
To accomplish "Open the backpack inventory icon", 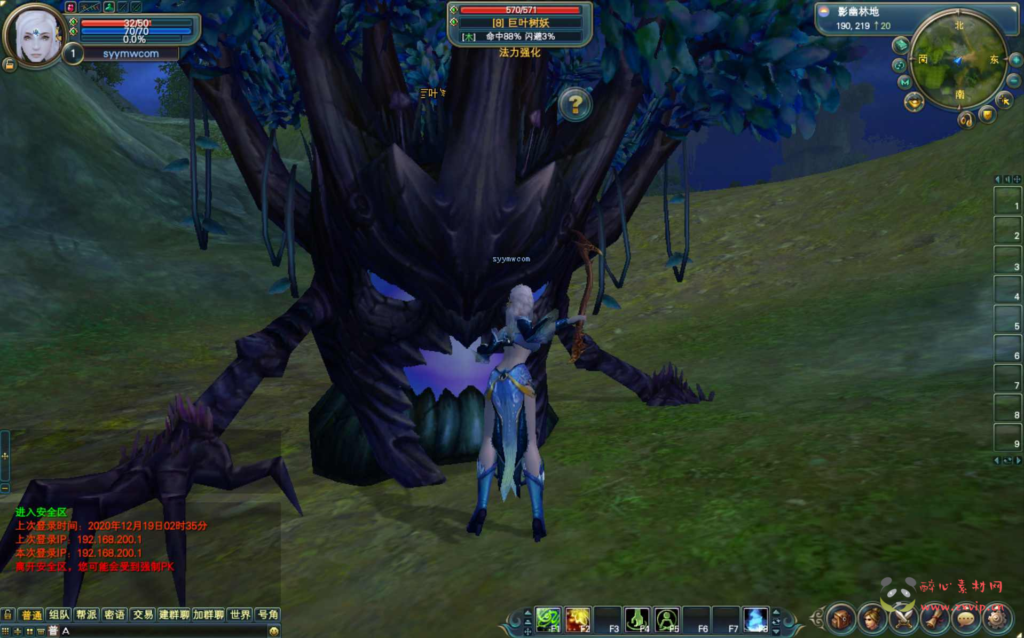I will click(841, 619).
